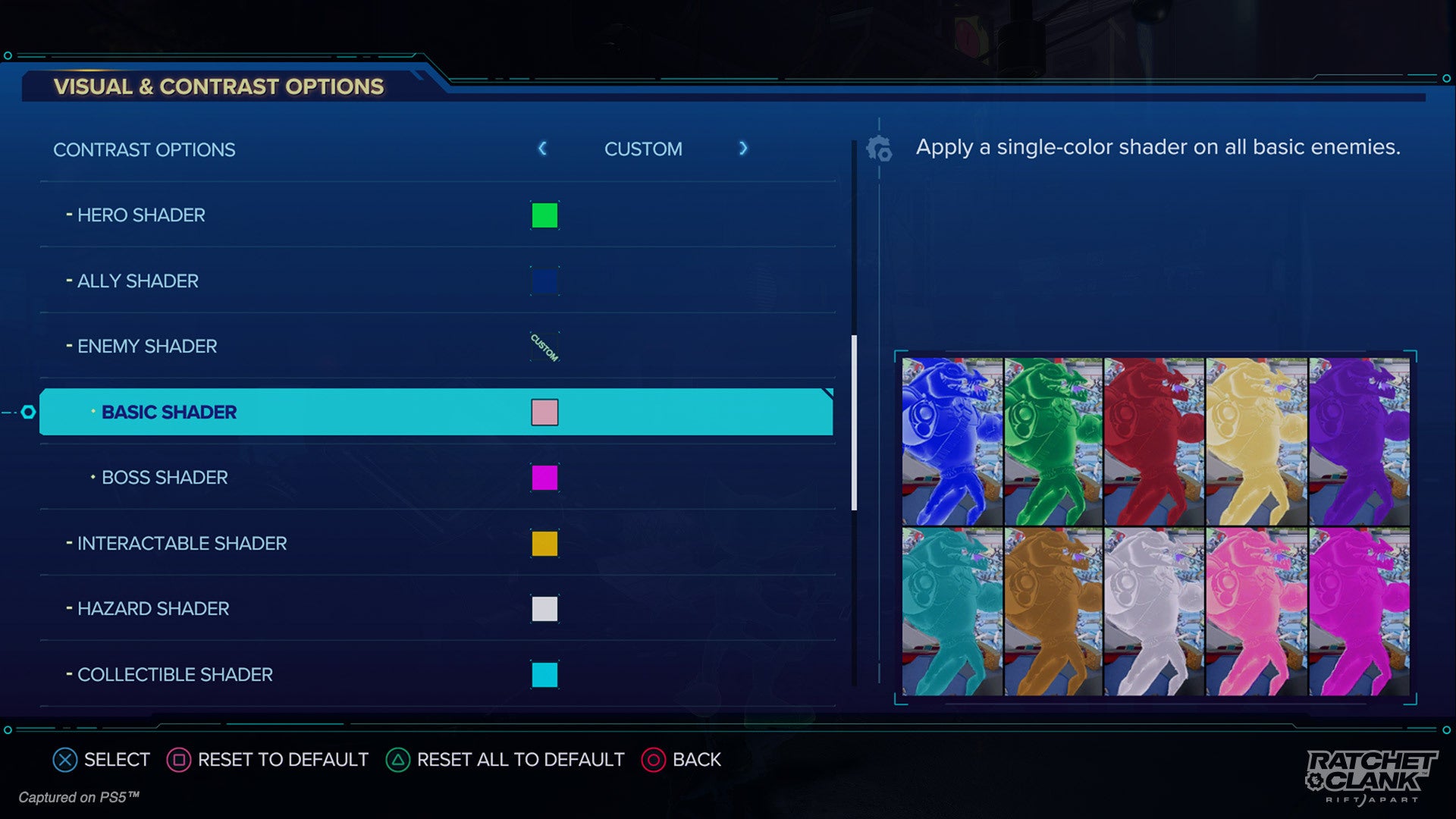Viewport: 1456px width, 819px height.
Task: Click the Boss Shader magenta color square
Action: (x=544, y=478)
